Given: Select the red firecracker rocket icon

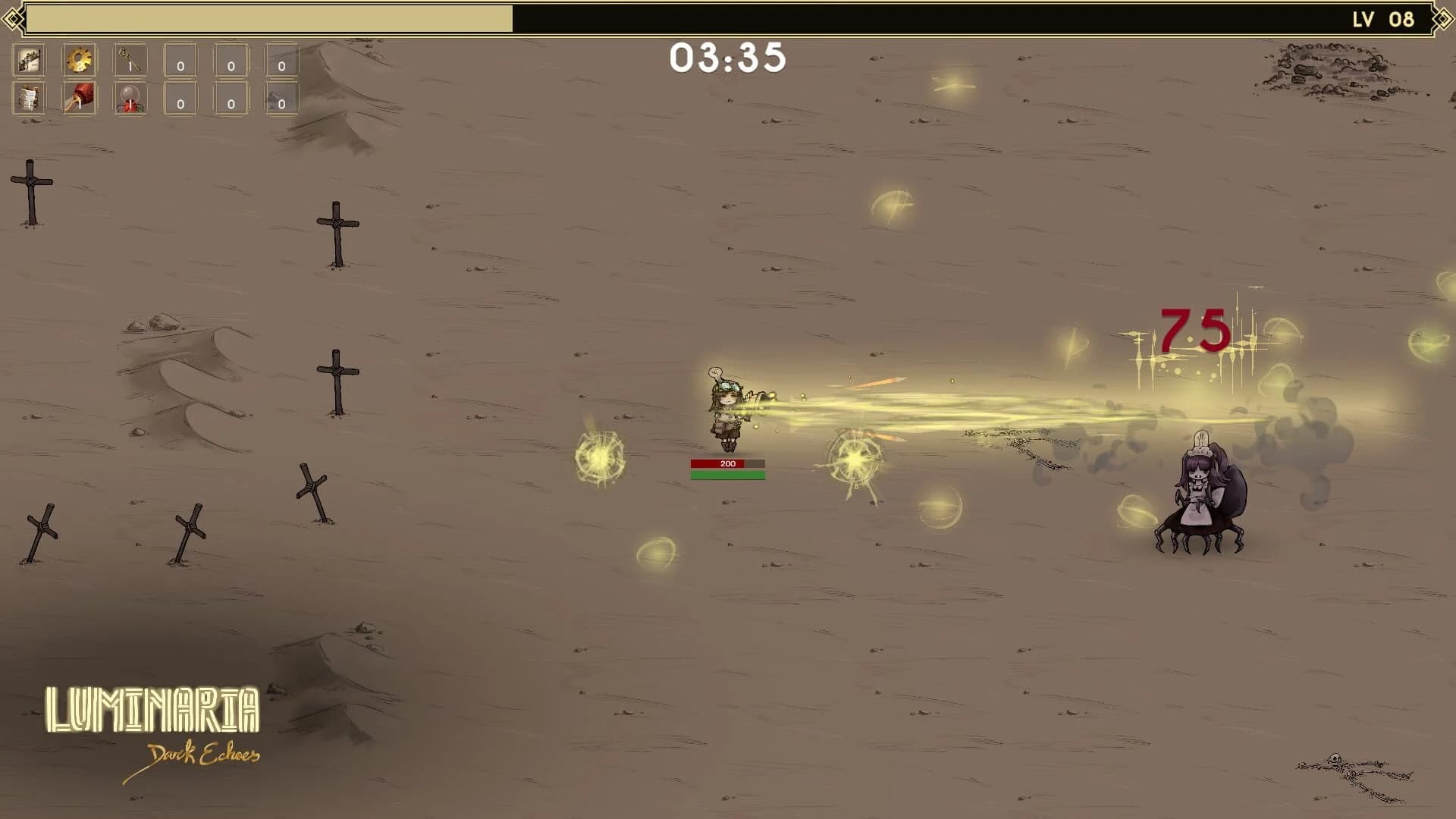Looking at the screenshot, I should coord(79,100).
